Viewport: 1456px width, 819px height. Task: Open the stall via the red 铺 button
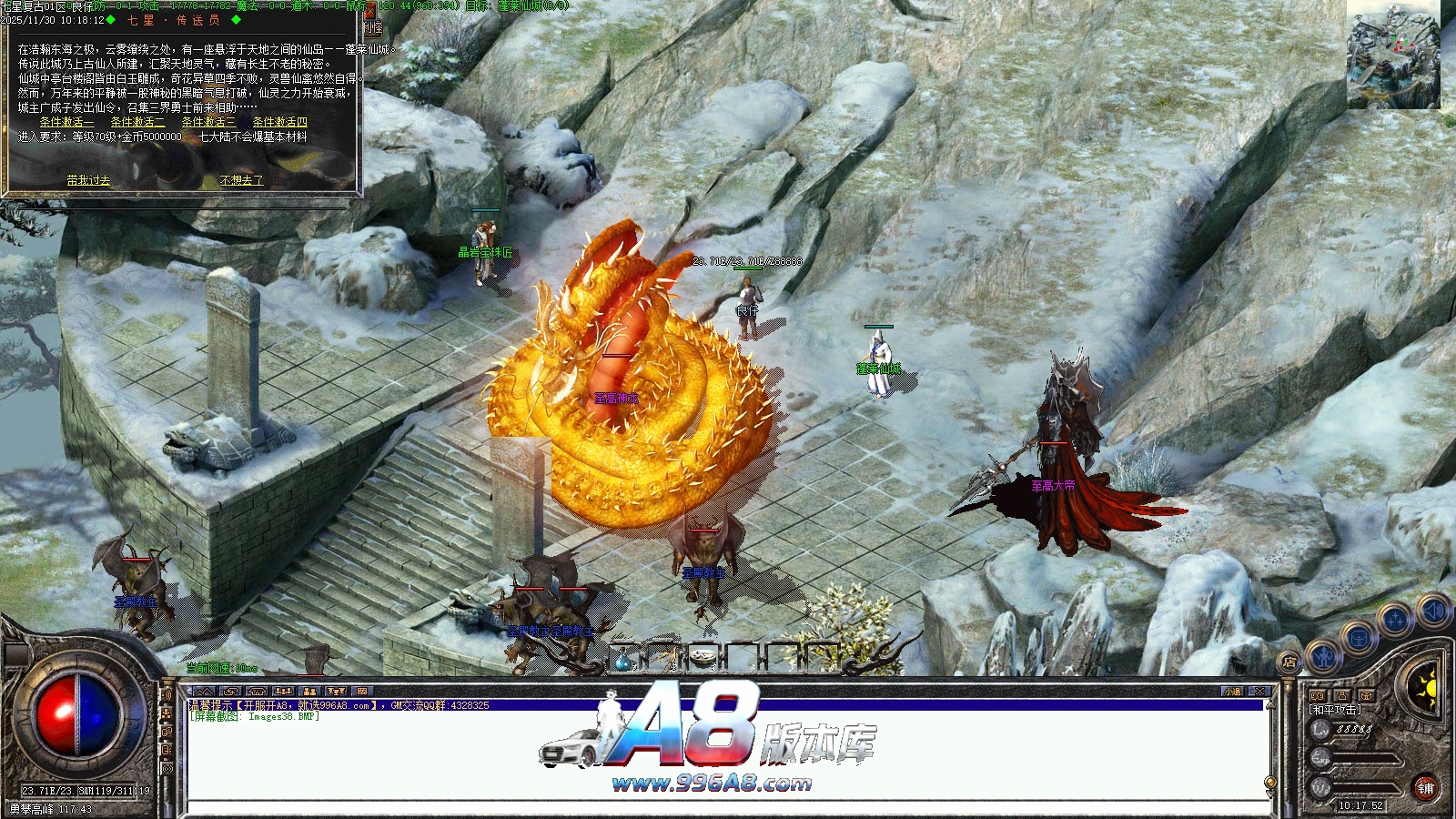[1425, 788]
